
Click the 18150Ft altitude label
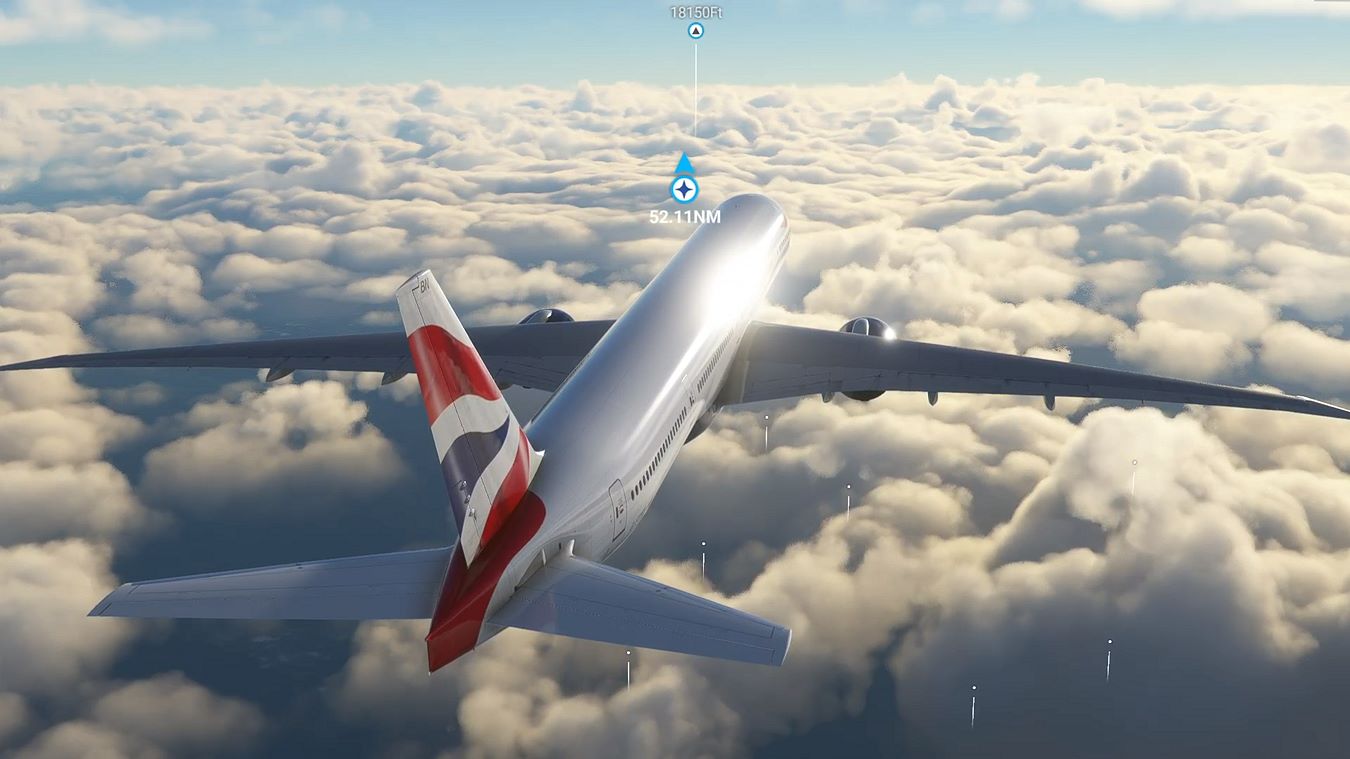[697, 12]
